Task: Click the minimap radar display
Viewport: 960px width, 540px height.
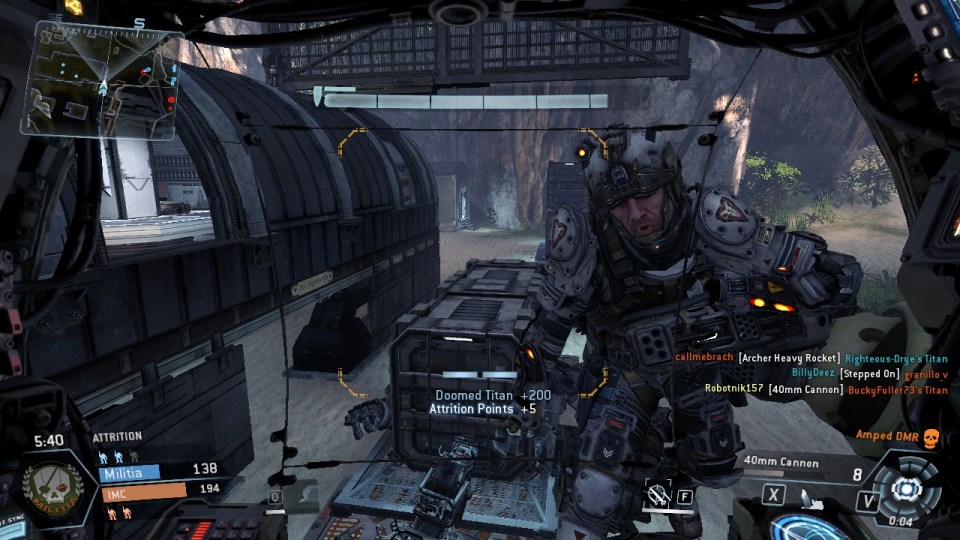Action: click(x=101, y=79)
